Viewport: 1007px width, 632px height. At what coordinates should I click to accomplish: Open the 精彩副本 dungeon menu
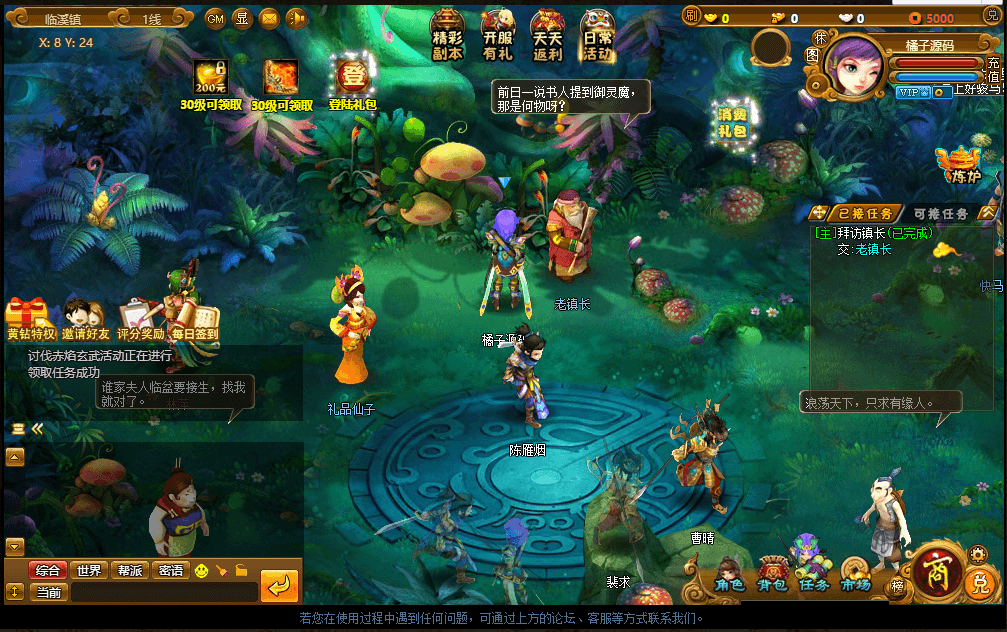tap(448, 38)
